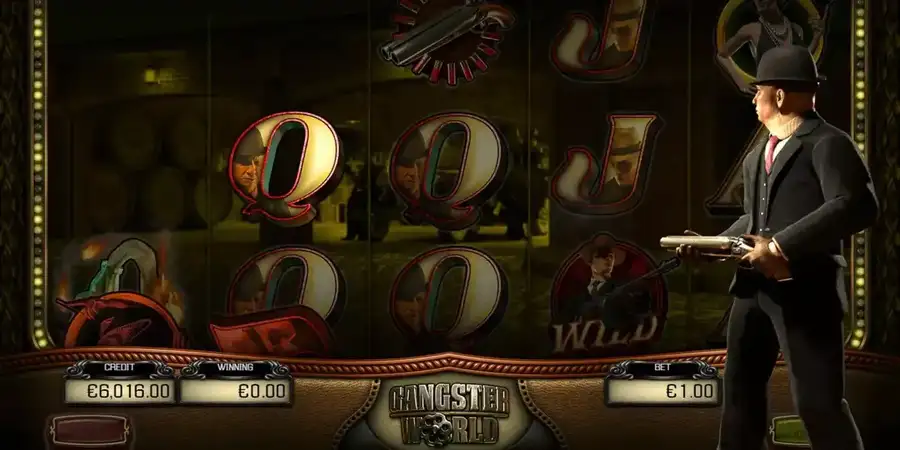Image resolution: width=900 pixels, height=450 pixels.
Task: Click the green button behind the gangster's legs
Action: 790,434
